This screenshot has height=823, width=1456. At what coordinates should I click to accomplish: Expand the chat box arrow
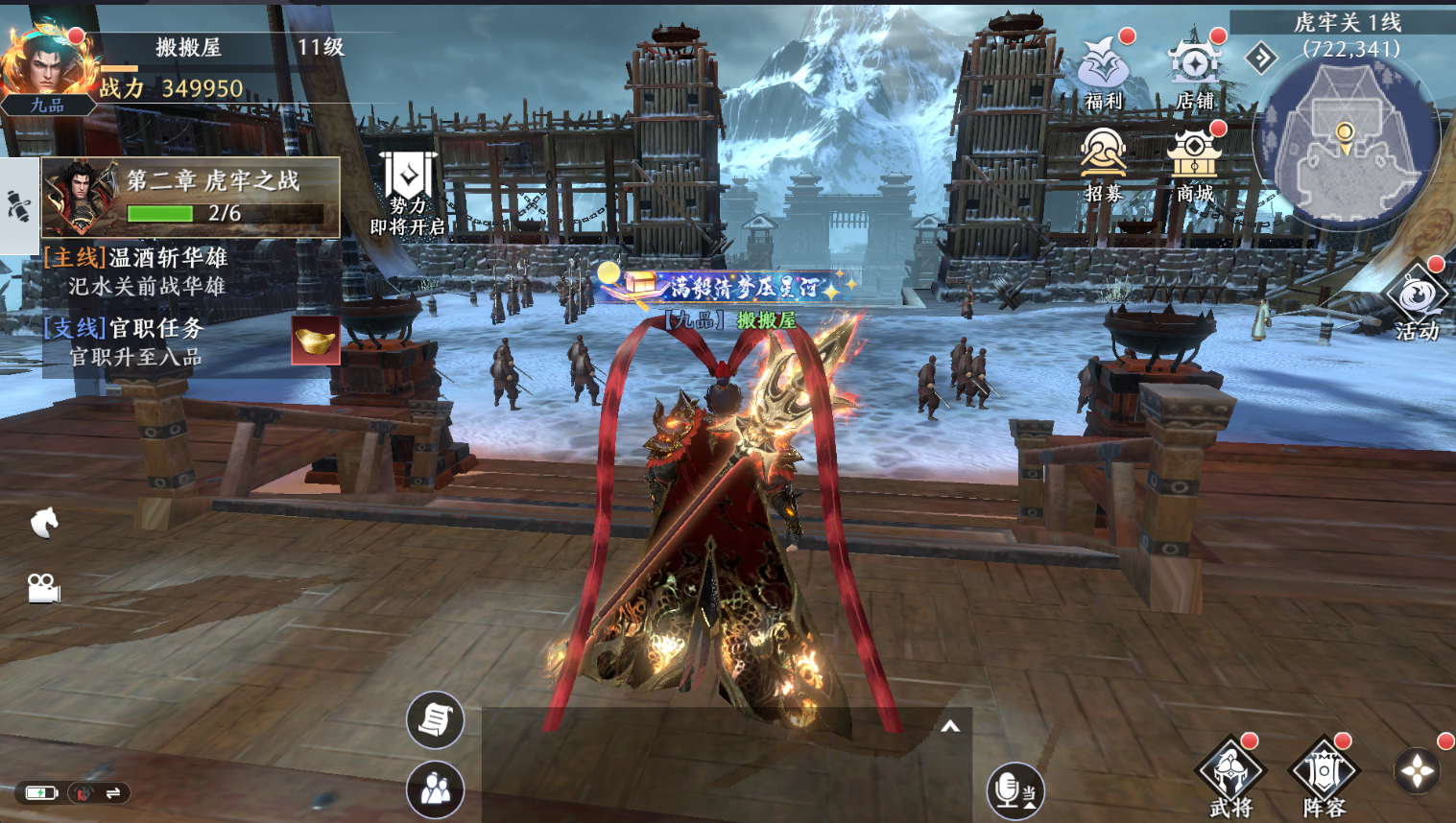[950, 727]
